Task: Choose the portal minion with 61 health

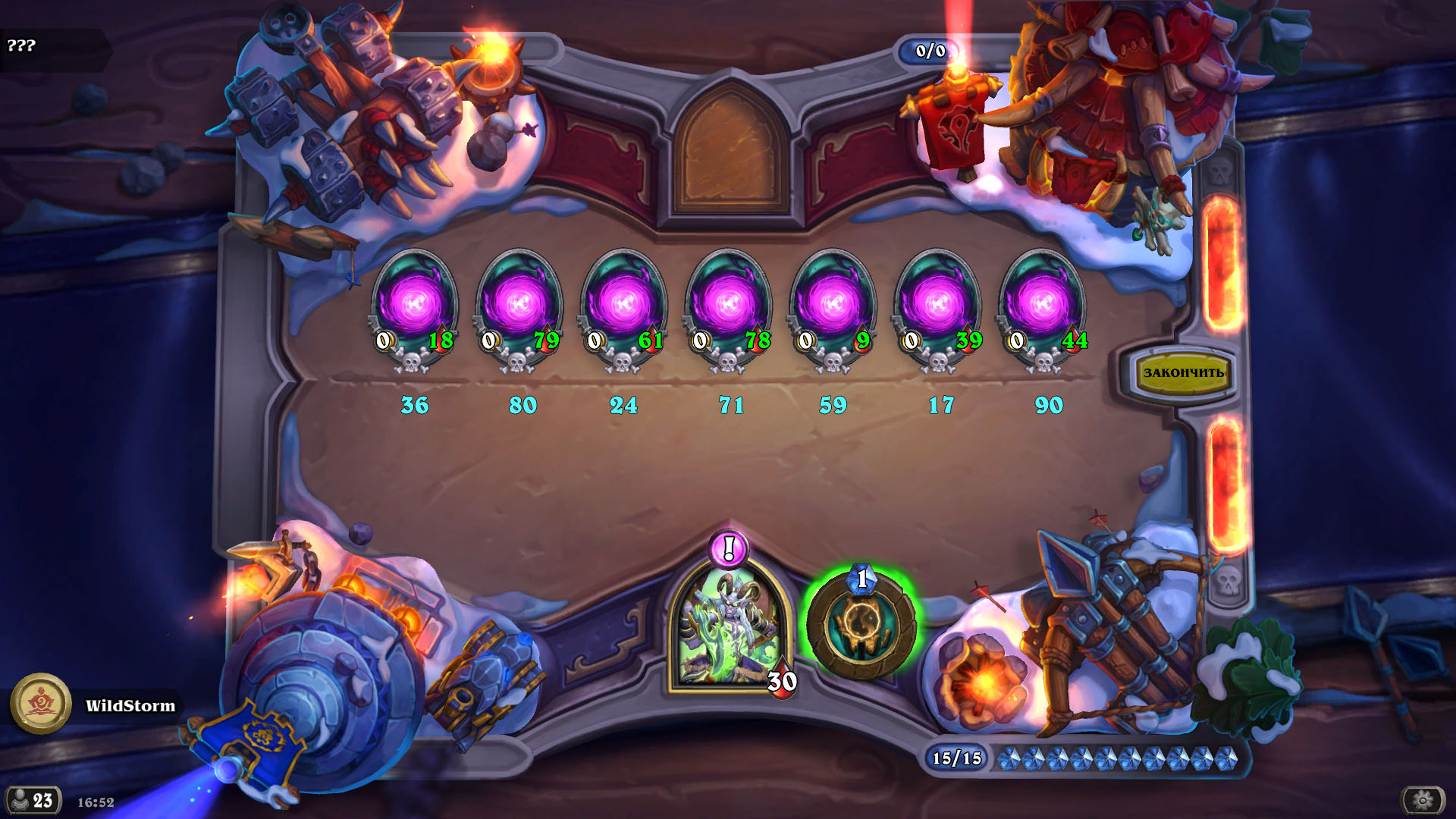Action: pyautogui.click(x=624, y=307)
